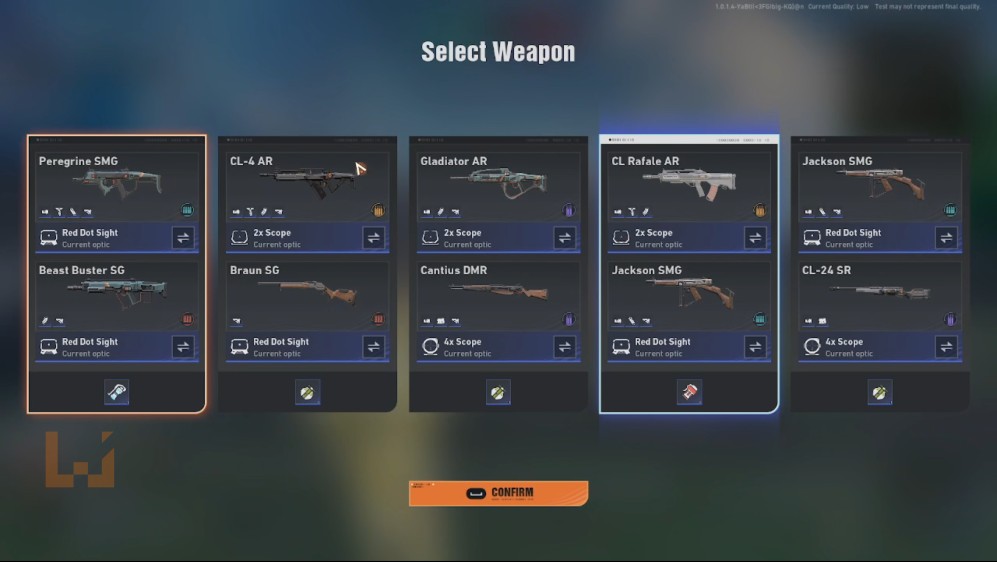This screenshot has height=562, width=997.
Task: Select the Braun SG shotgun
Action: [307, 292]
